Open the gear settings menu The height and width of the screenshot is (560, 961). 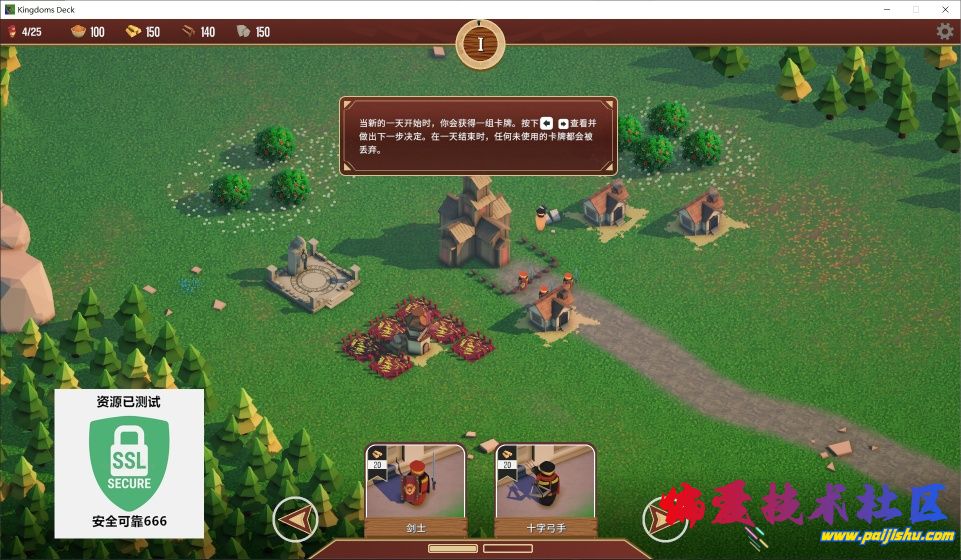pyautogui.click(x=944, y=31)
